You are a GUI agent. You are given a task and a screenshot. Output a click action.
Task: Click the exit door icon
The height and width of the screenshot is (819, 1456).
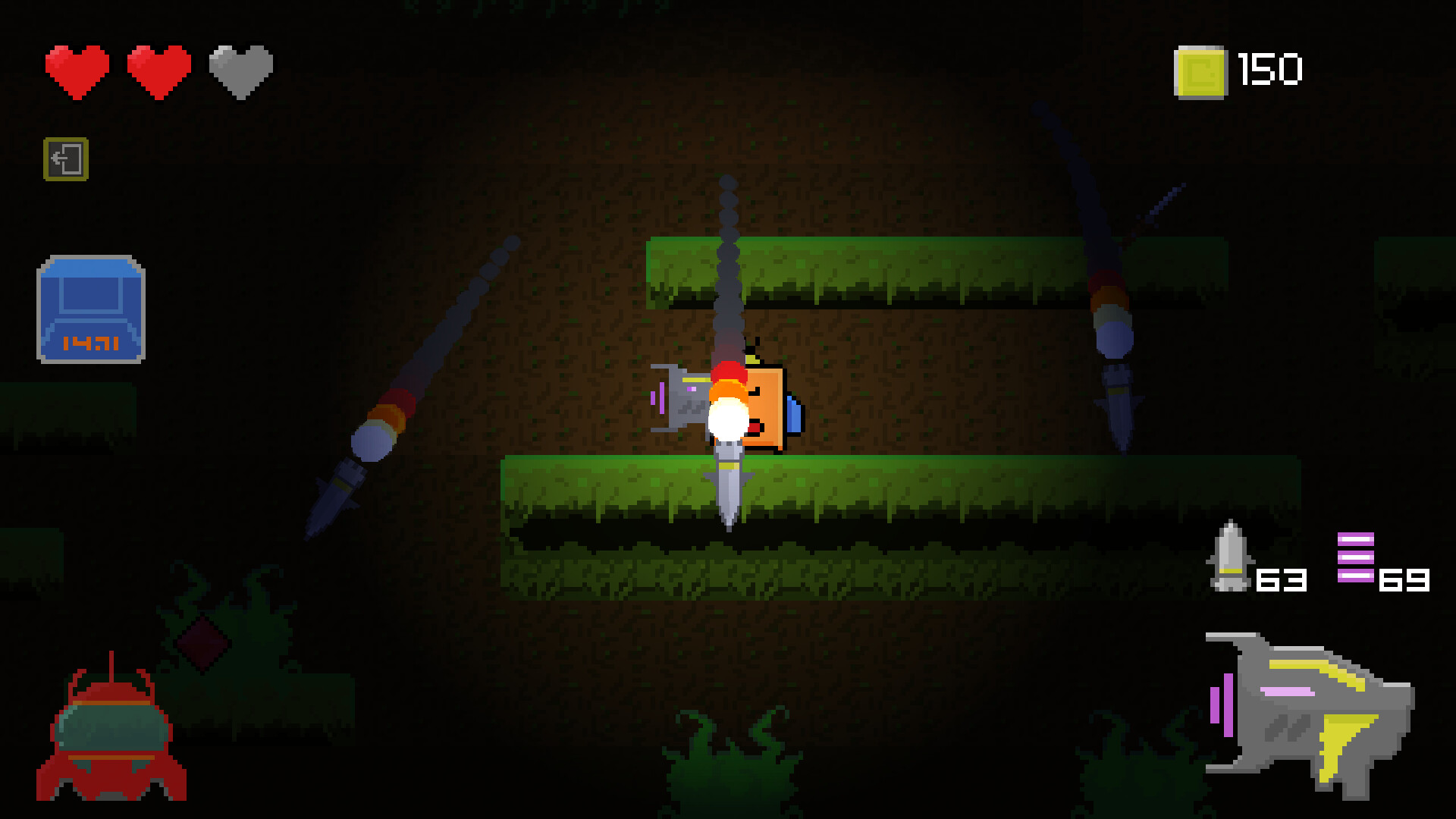pos(64,158)
